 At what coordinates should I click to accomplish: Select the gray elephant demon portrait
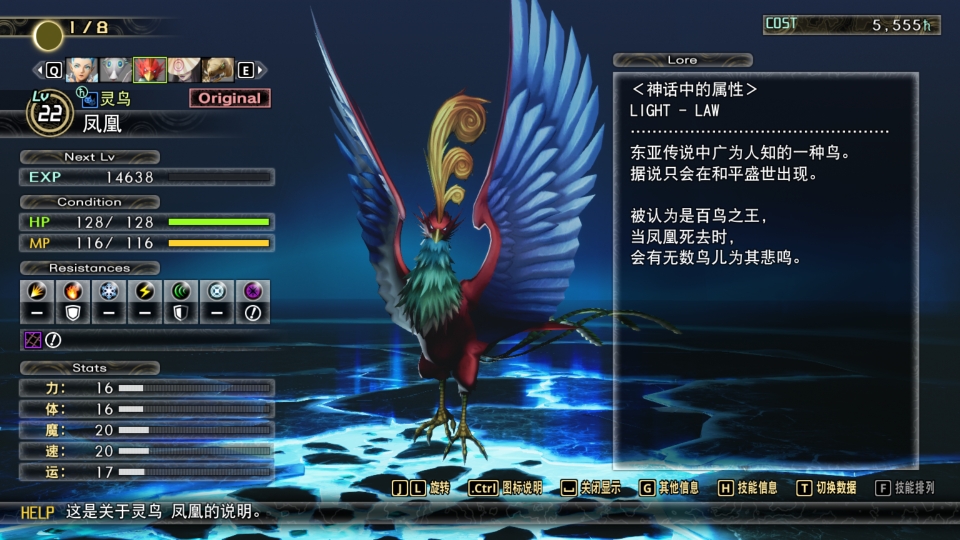pos(115,70)
